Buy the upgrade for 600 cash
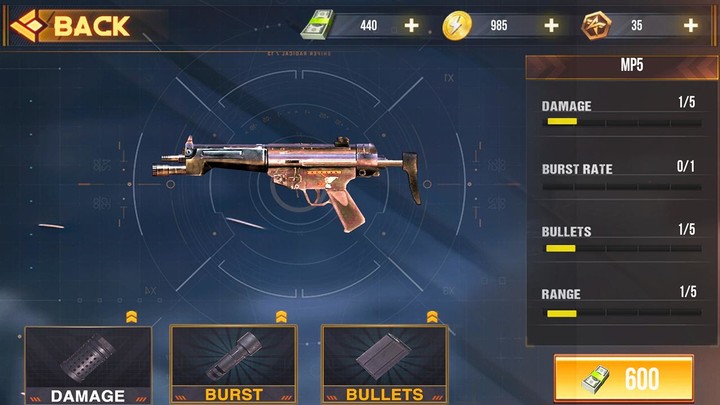Image resolution: width=720 pixels, height=405 pixels. point(623,379)
